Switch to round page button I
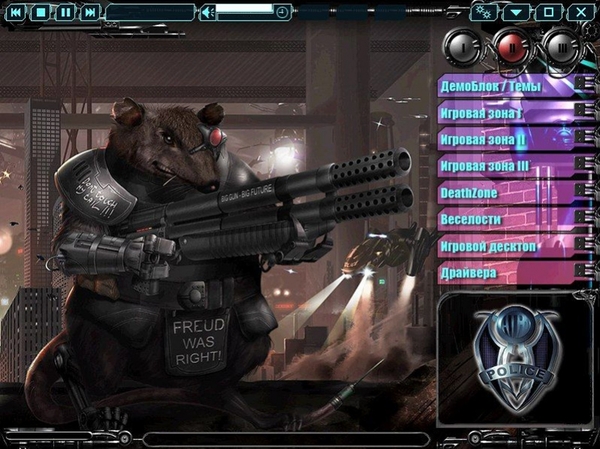This screenshot has height=449, width=600. [462, 46]
